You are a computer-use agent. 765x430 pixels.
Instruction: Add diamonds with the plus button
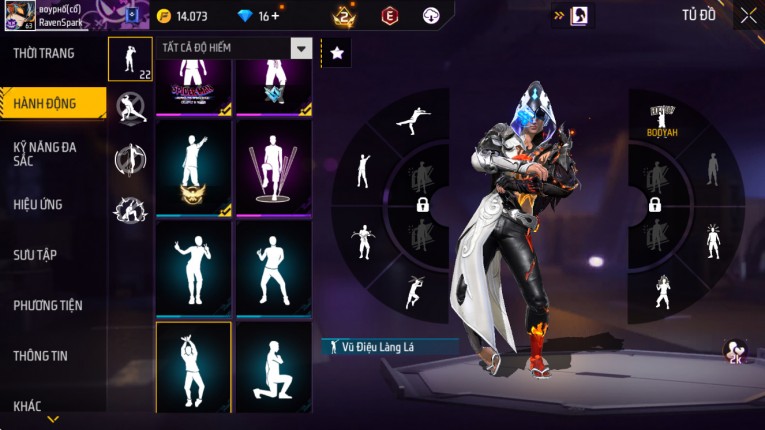(x=275, y=16)
